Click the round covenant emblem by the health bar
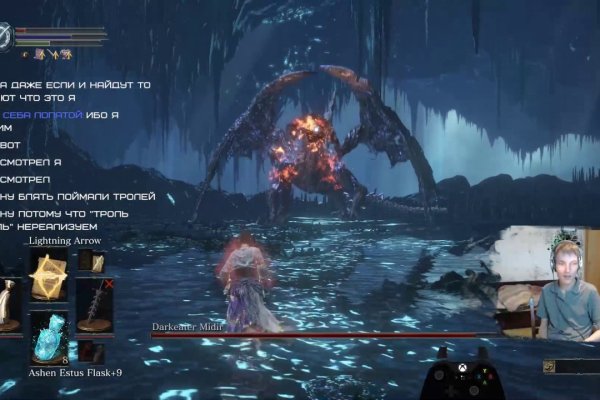The height and width of the screenshot is (400, 600). (7, 37)
